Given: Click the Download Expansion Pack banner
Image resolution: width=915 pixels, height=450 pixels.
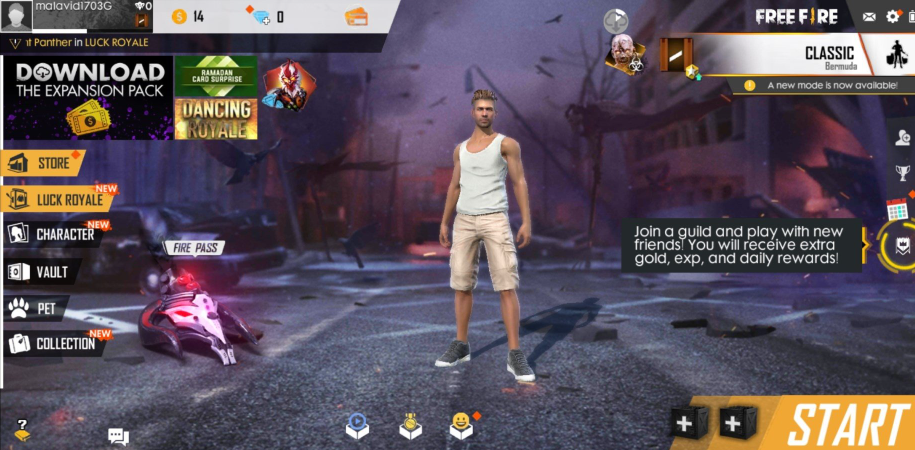Looking at the screenshot, I should point(89,97).
